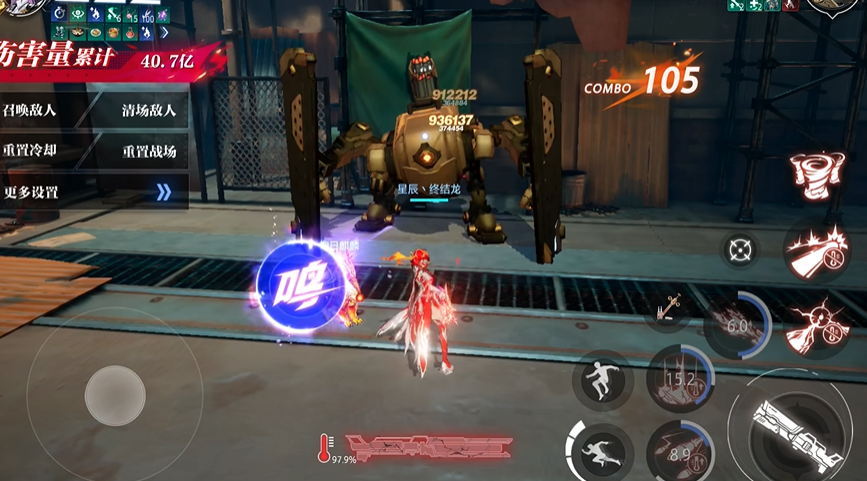
Task: Use the skill with 15.2 cooldown
Action: point(680,380)
